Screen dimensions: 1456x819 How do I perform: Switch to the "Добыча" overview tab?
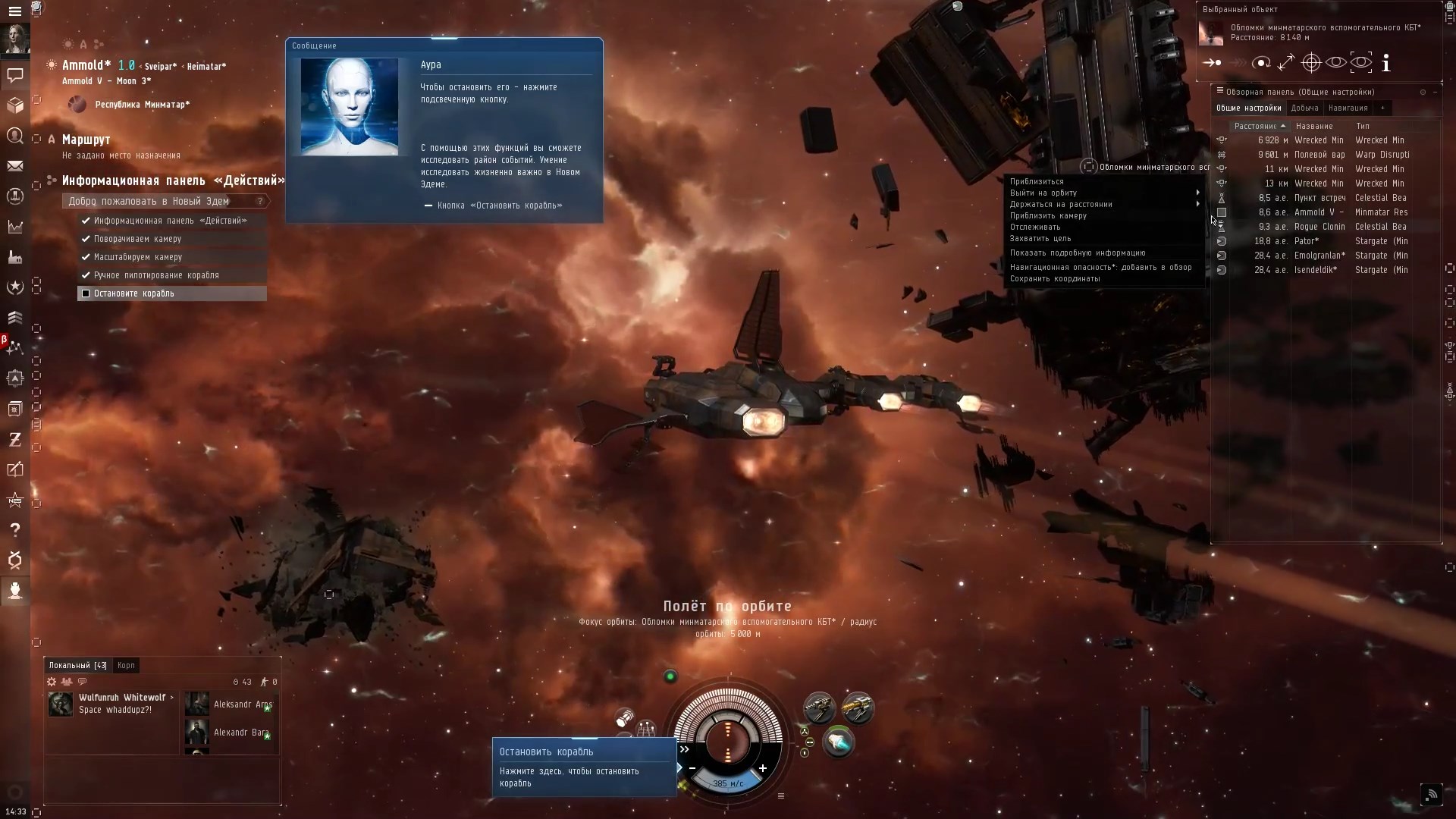1304,108
